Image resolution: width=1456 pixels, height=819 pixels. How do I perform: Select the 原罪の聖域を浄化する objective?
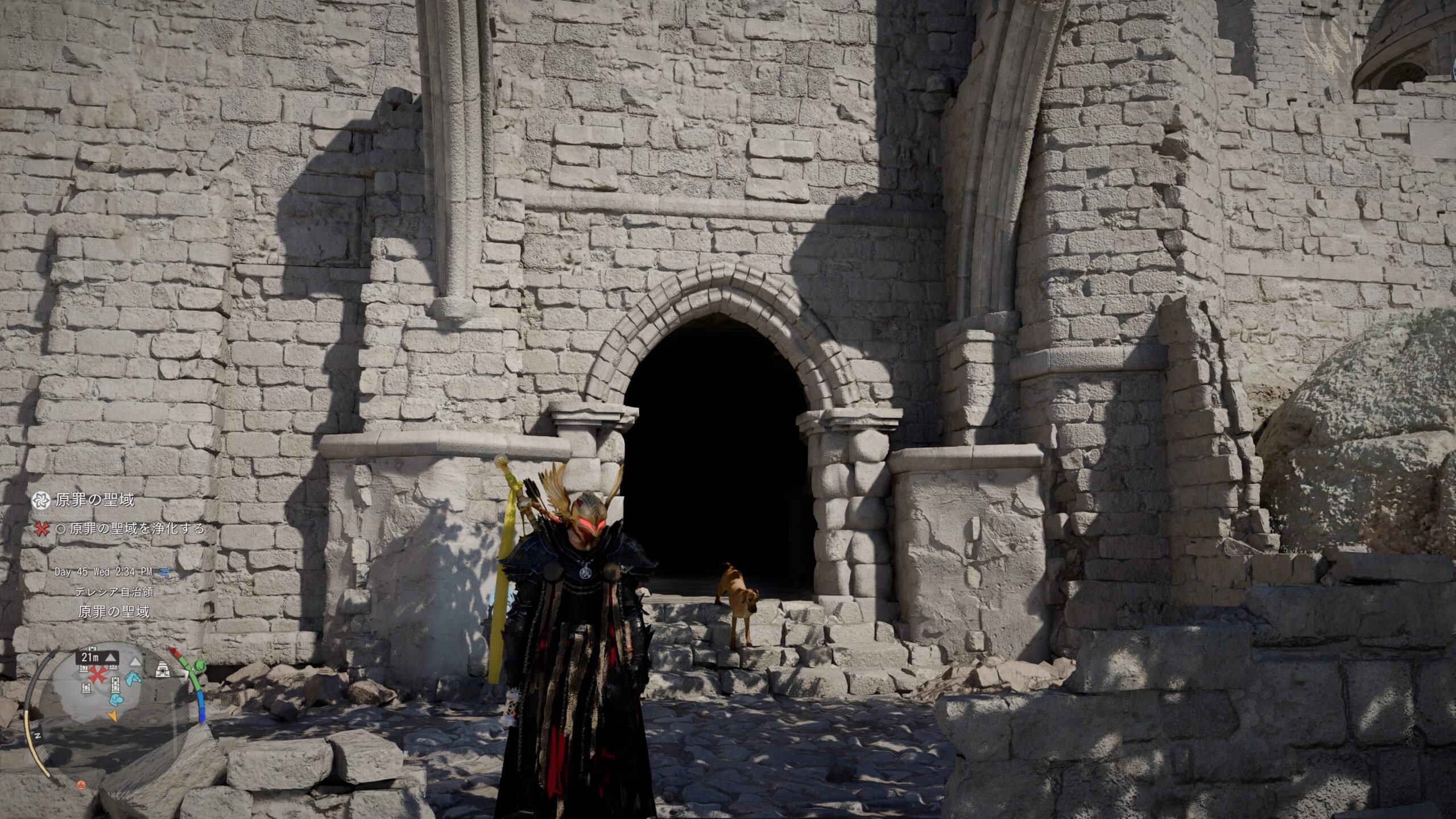click(136, 529)
